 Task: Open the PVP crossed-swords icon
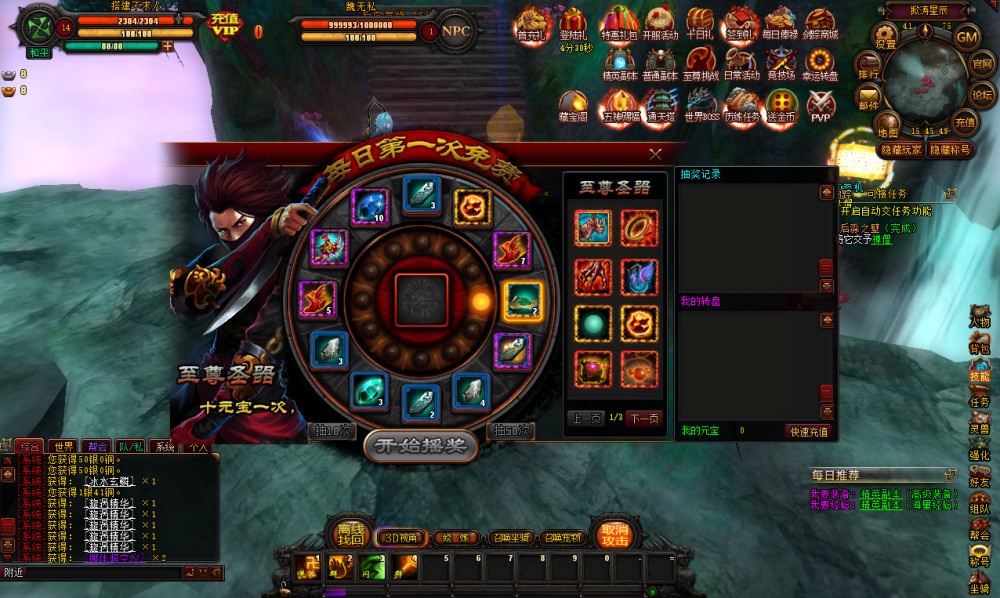[820, 104]
